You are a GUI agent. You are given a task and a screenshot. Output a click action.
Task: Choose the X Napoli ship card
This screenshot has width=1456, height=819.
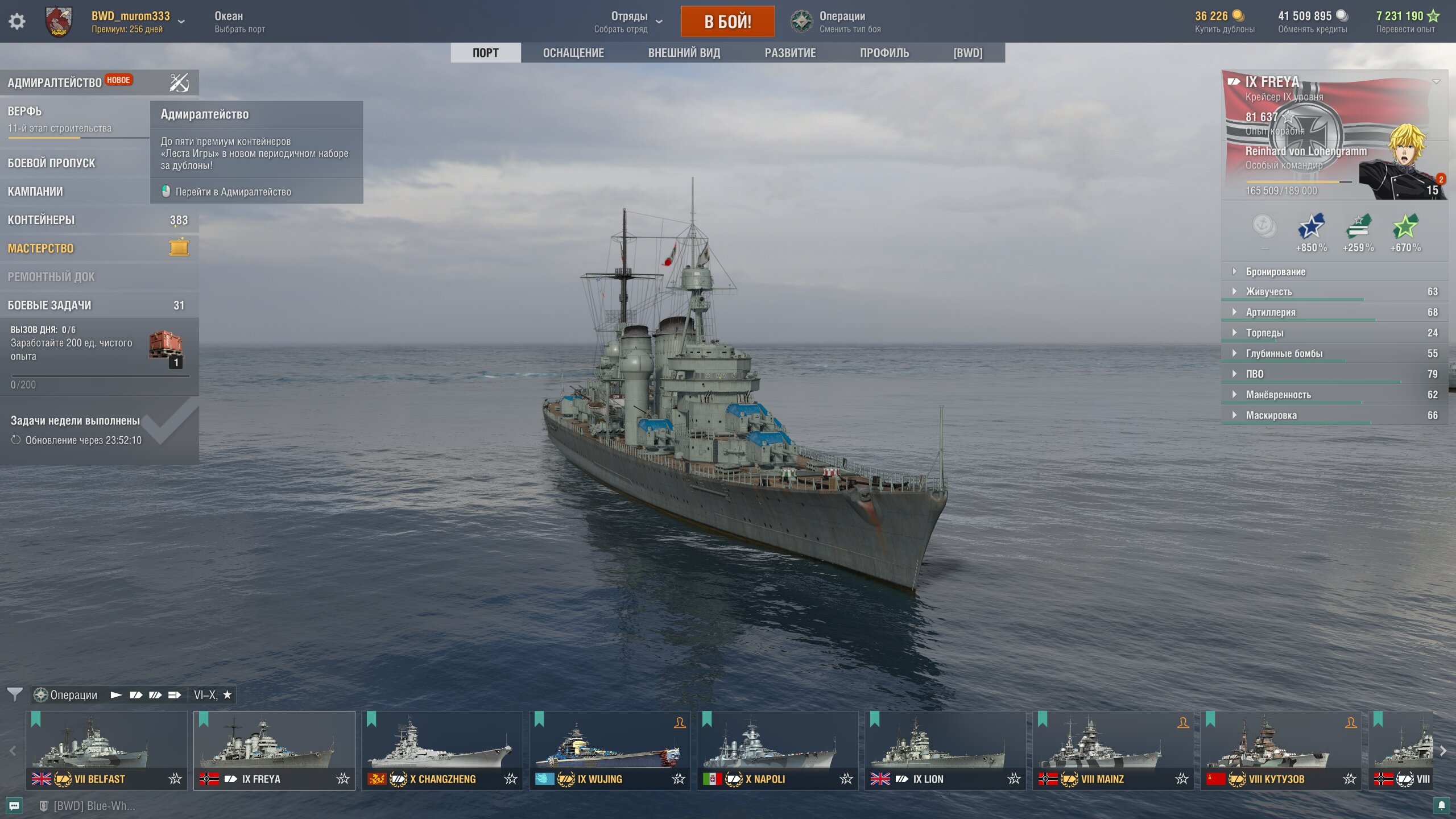click(x=777, y=750)
